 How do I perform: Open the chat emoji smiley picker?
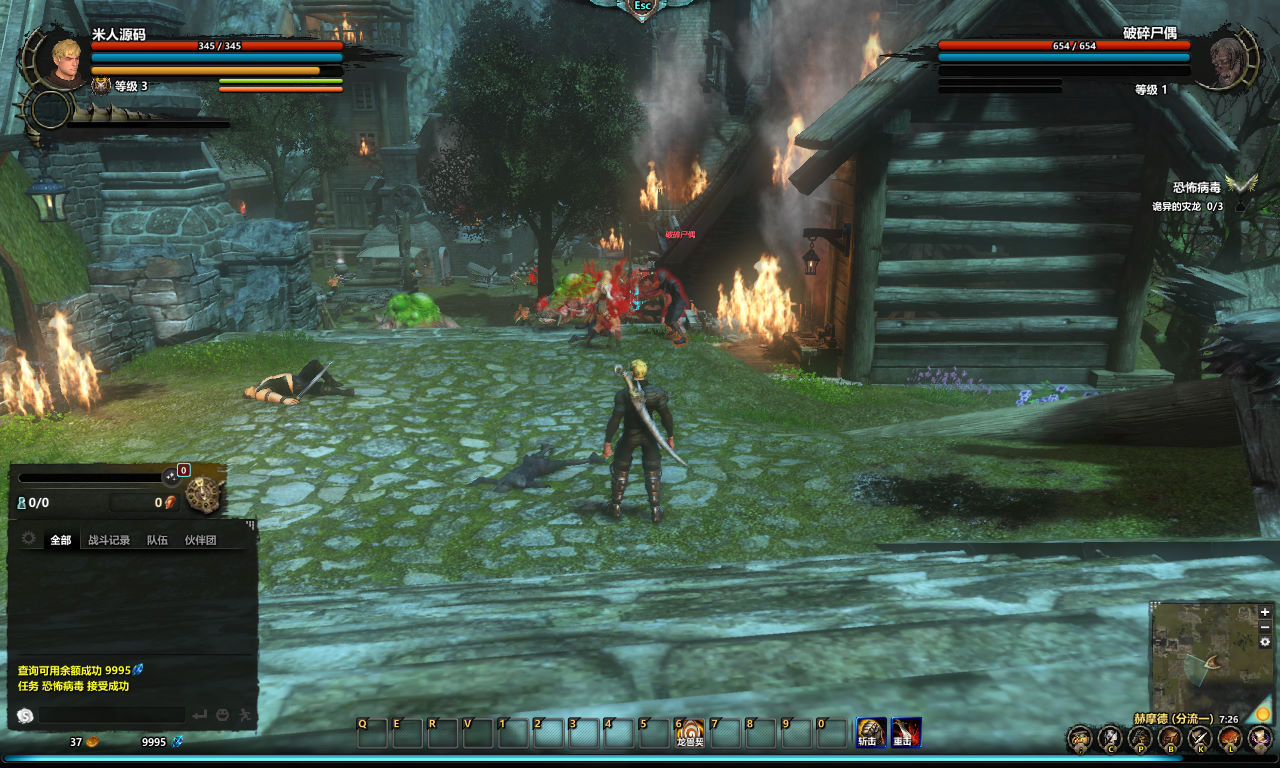[x=223, y=715]
